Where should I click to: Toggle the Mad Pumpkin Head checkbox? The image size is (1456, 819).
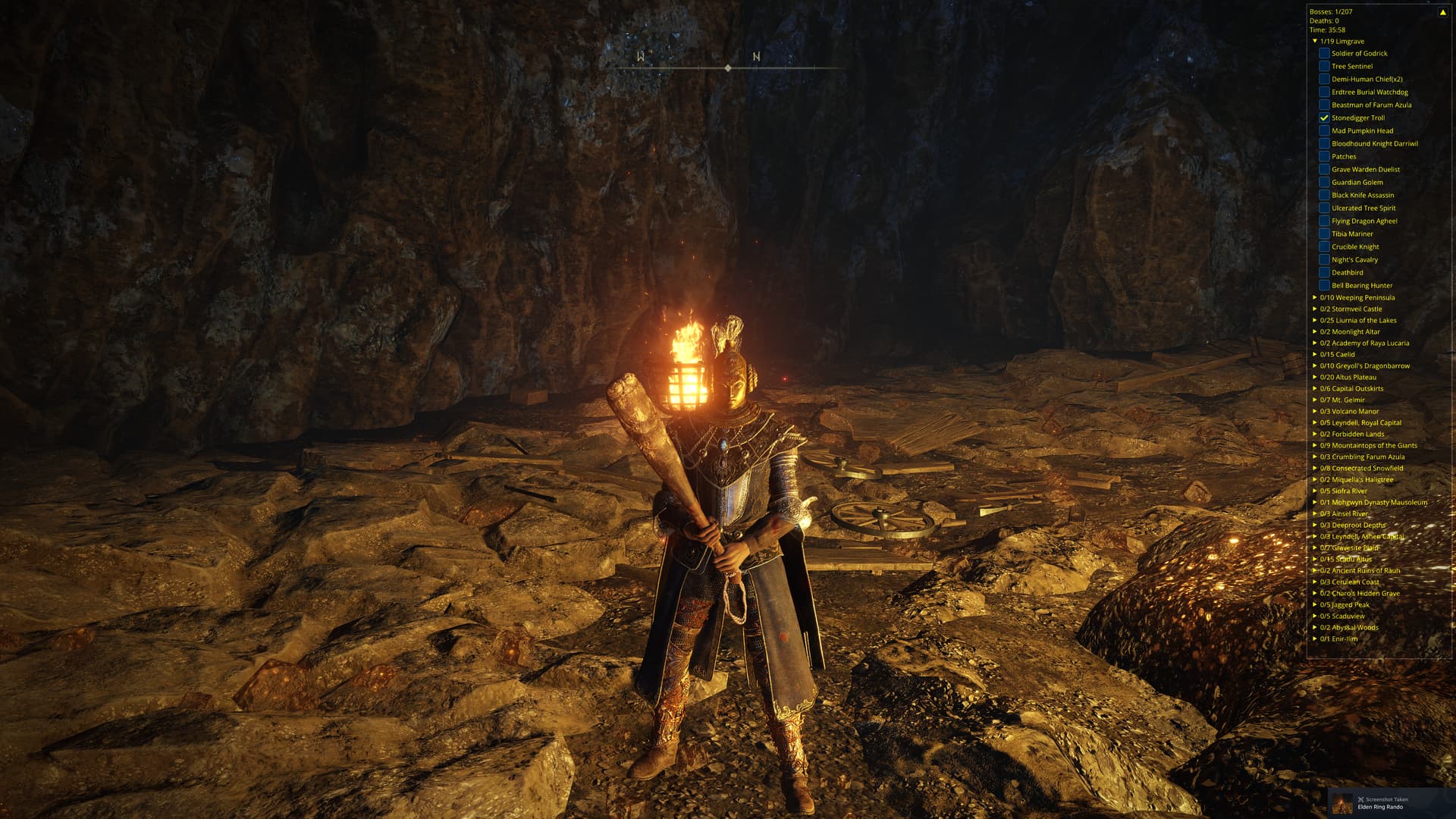pyautogui.click(x=1324, y=130)
